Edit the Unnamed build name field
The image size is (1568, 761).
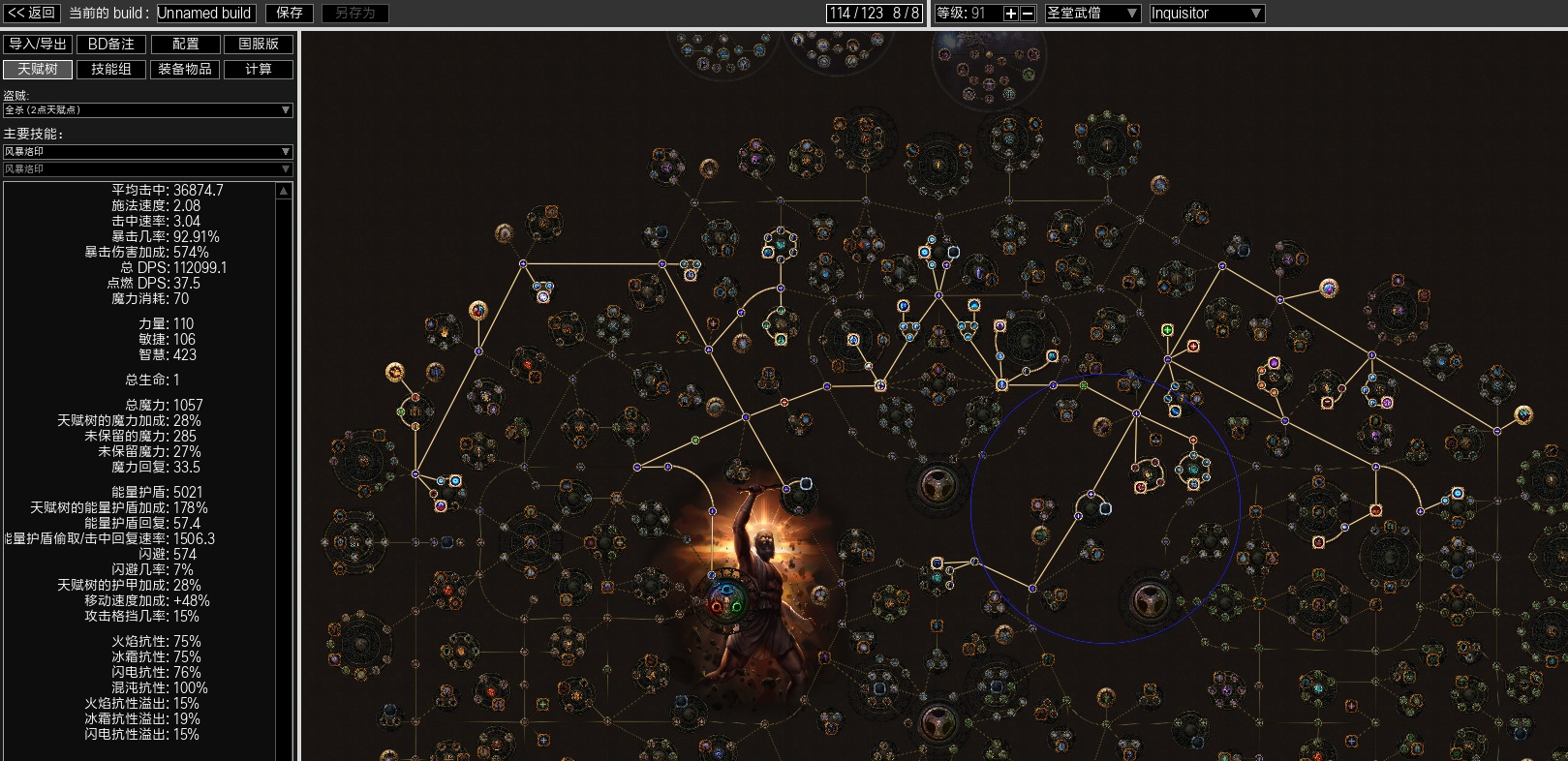coord(205,13)
